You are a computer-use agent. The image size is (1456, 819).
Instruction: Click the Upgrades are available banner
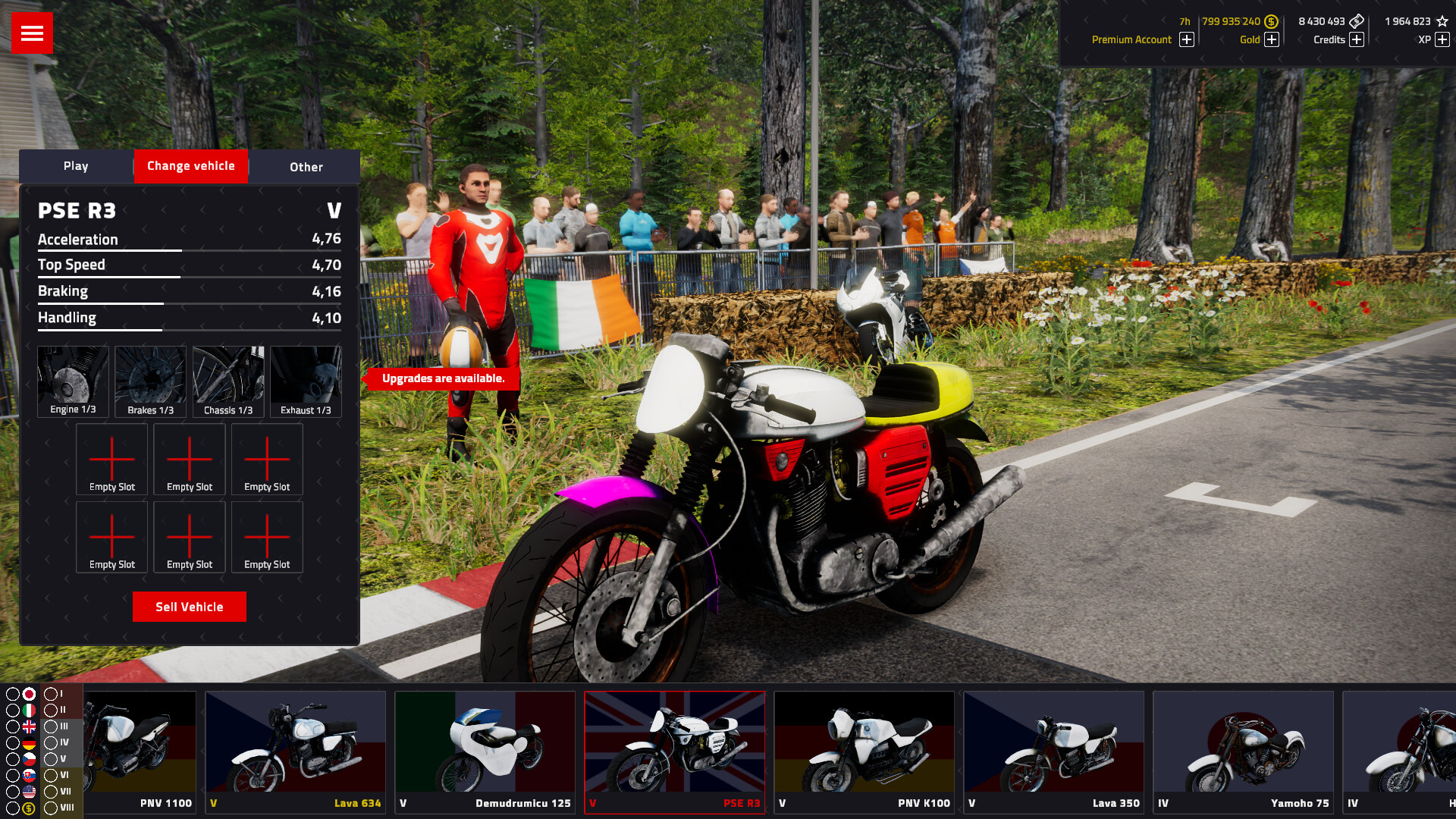444,378
